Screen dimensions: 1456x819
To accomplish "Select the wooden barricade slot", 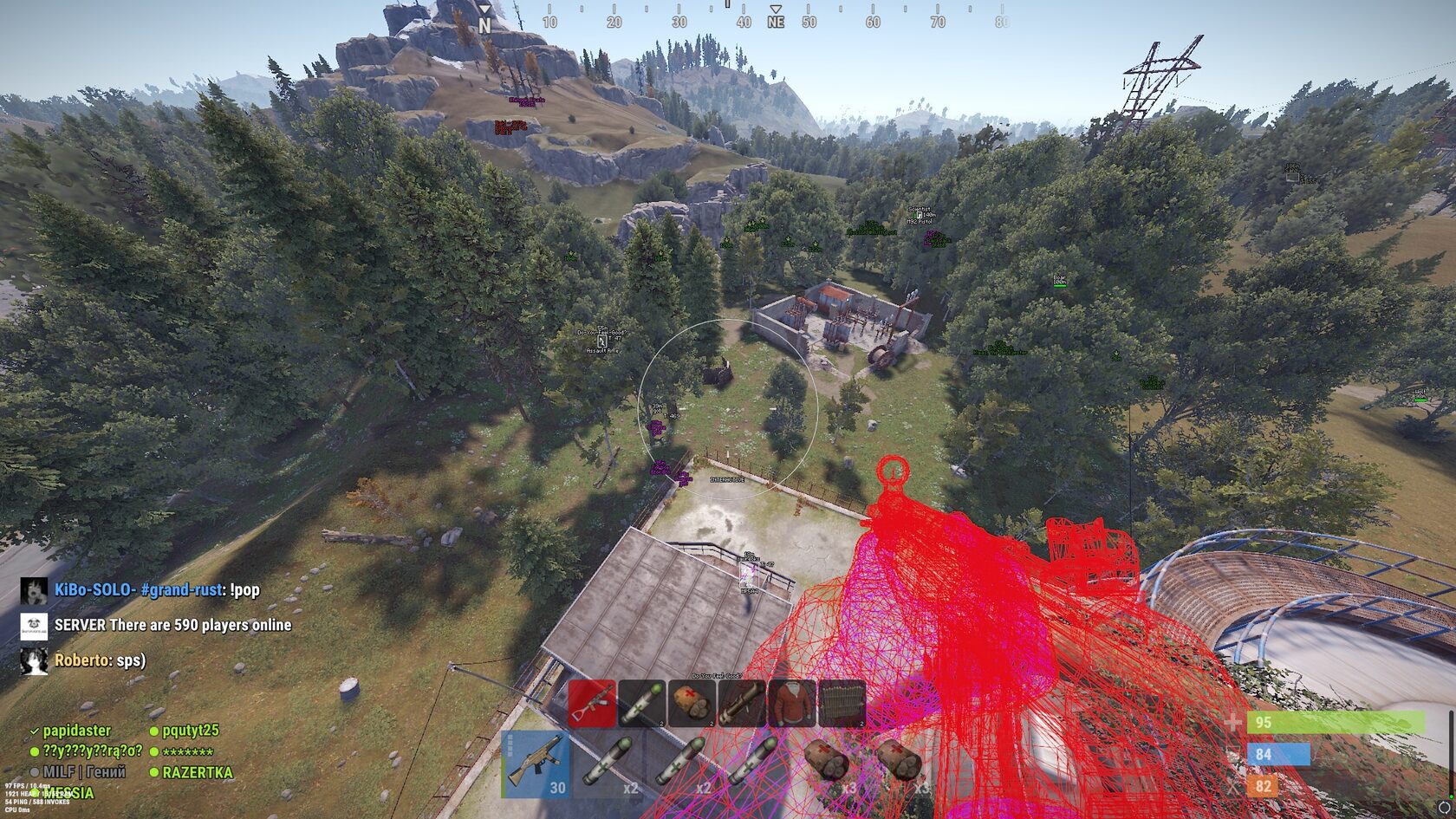I will point(841,703).
